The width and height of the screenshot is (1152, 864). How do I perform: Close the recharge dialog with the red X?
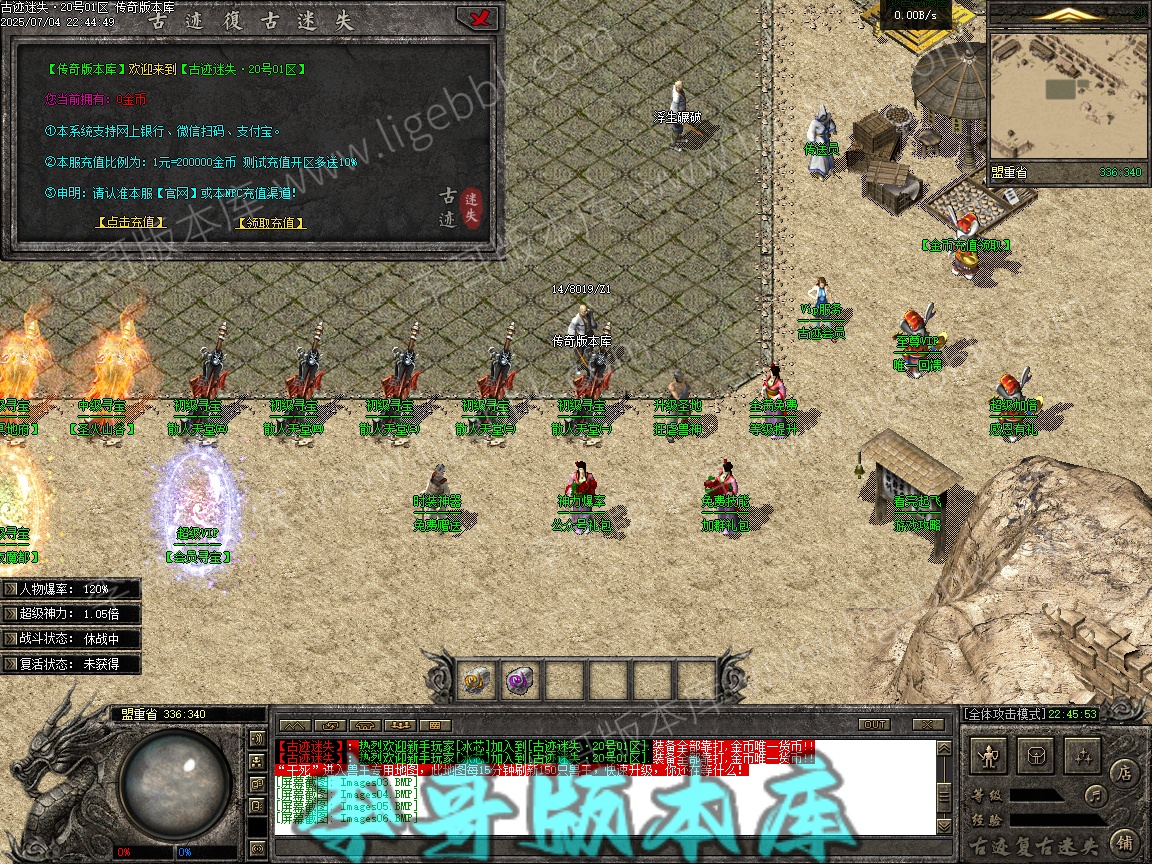pos(477,18)
